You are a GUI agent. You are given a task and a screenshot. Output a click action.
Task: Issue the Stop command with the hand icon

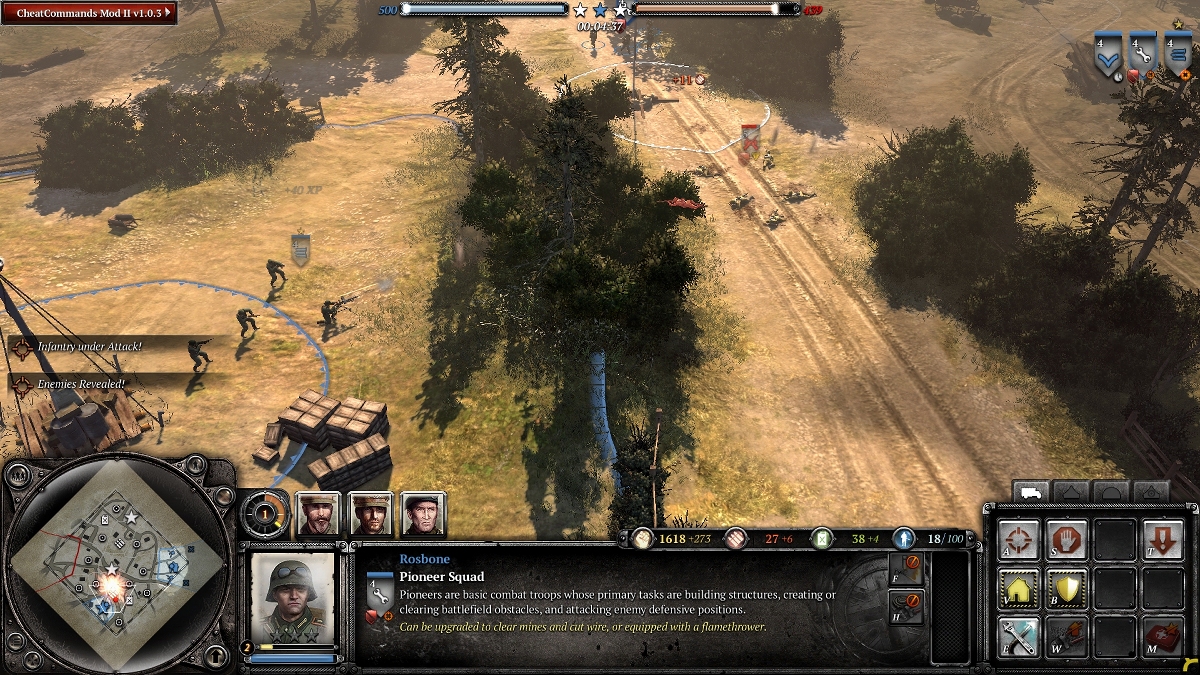pyautogui.click(x=1066, y=541)
